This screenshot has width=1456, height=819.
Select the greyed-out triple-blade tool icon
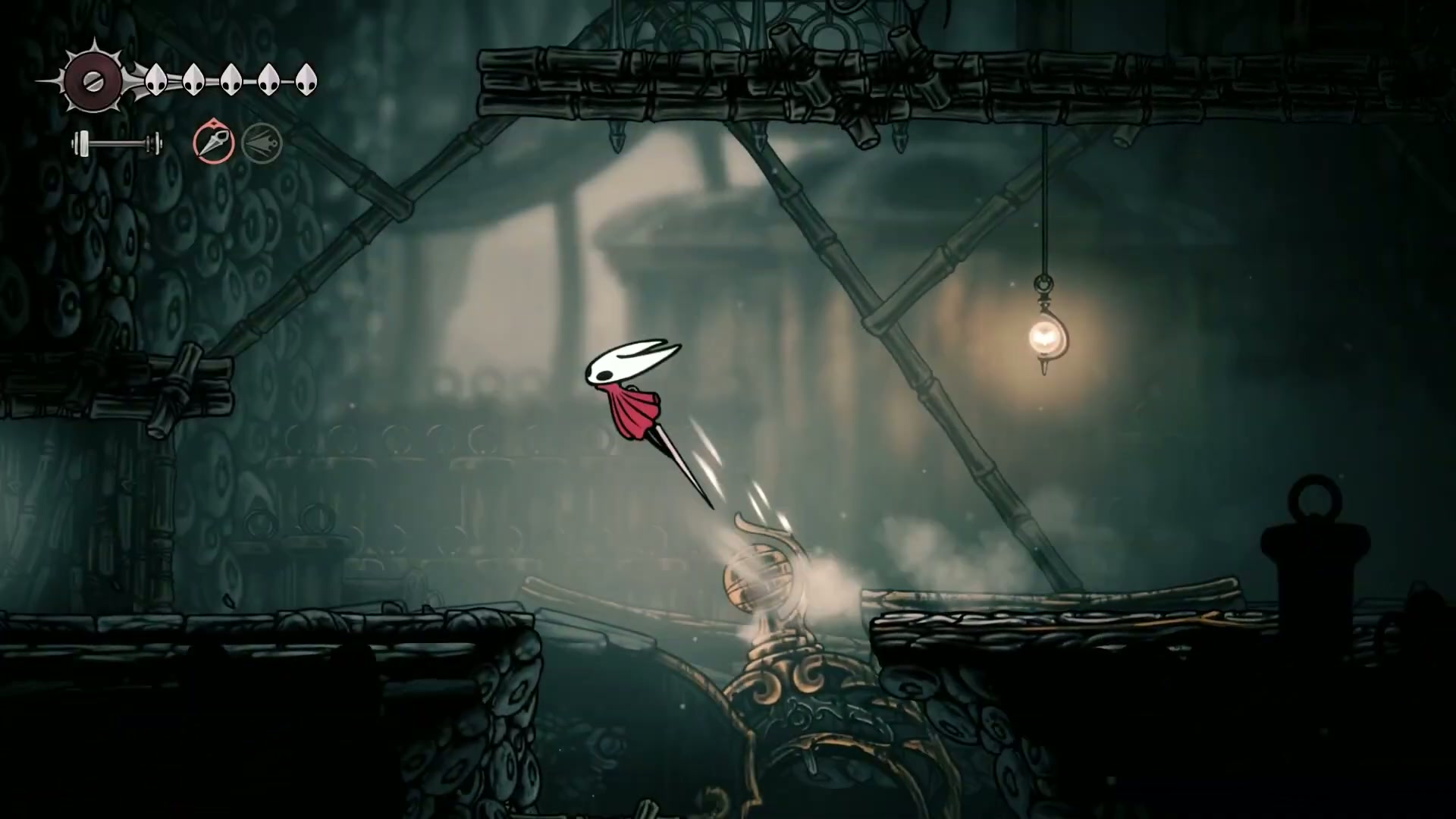[x=262, y=143]
